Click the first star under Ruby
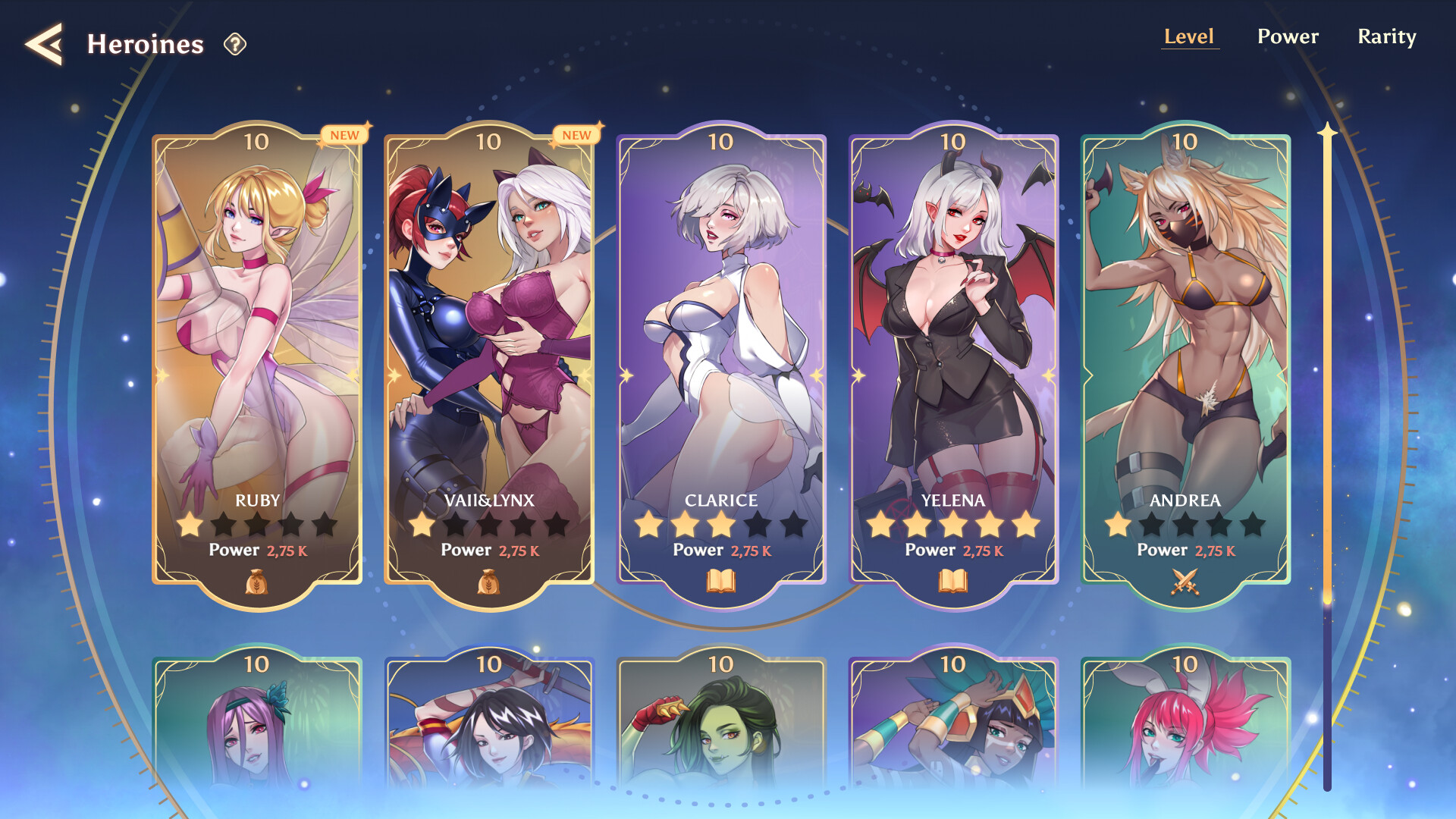1456x819 pixels. [x=190, y=525]
